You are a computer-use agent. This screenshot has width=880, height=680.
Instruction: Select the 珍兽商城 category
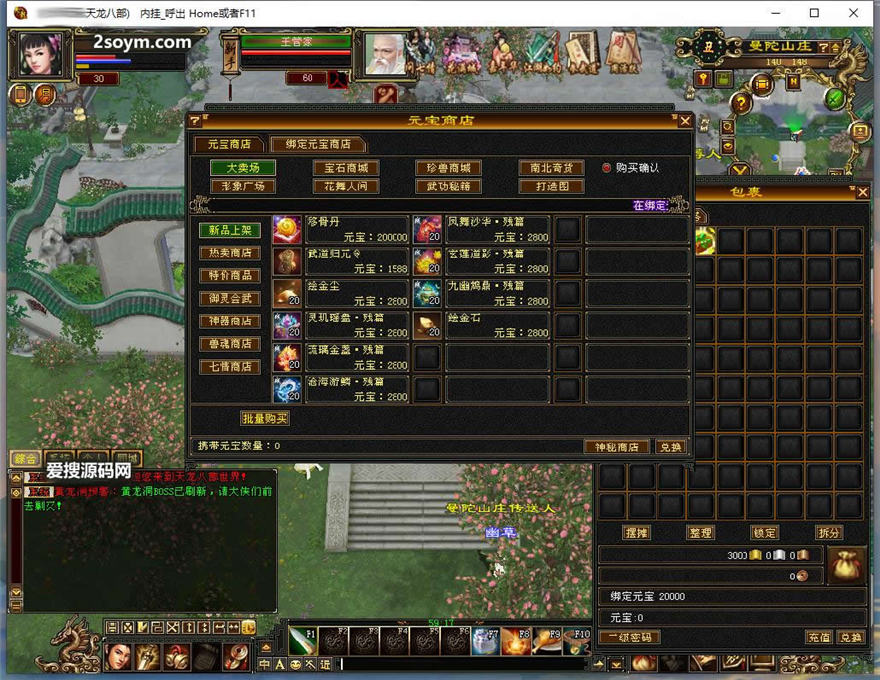(449, 168)
